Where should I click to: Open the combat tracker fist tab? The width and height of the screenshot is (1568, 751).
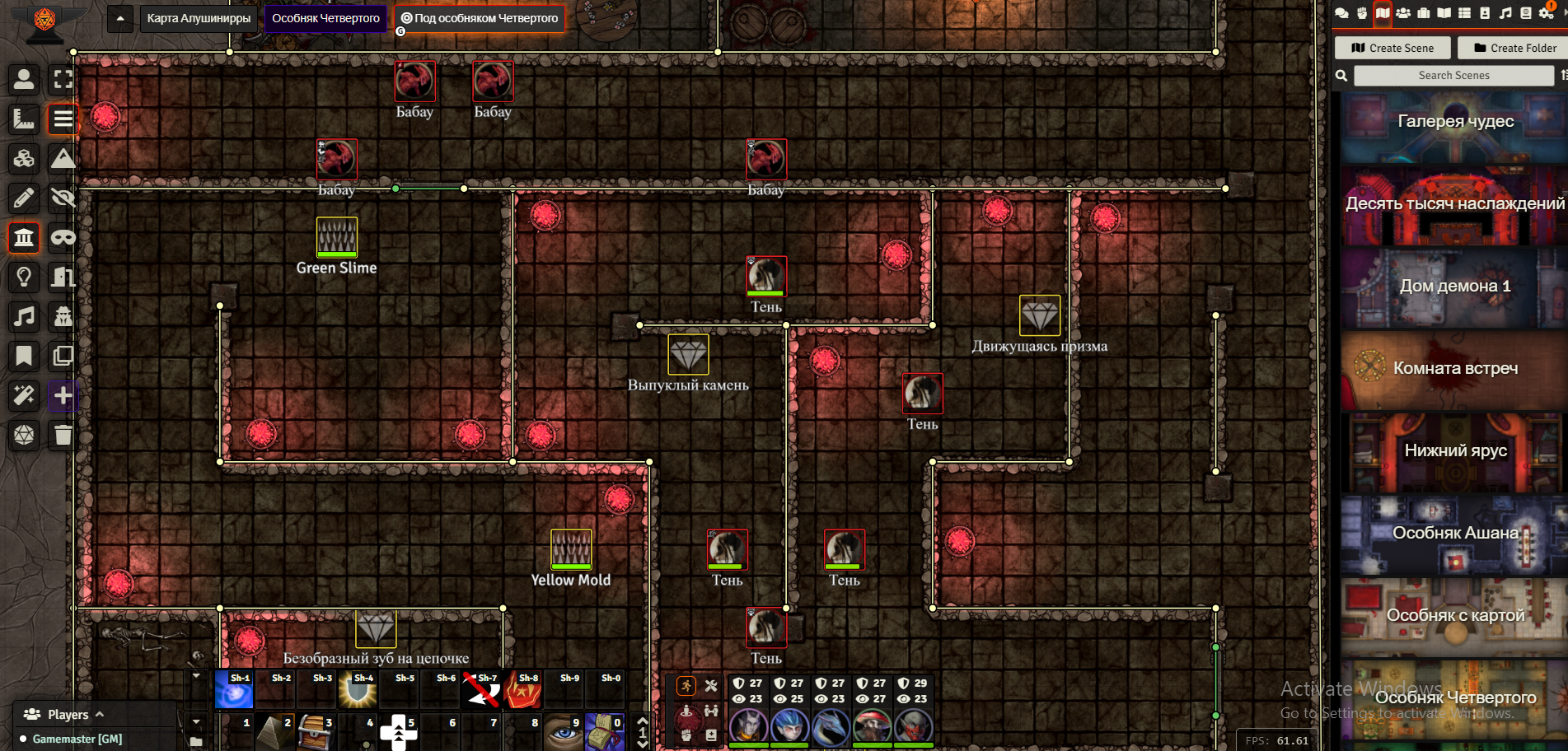coord(1362,13)
